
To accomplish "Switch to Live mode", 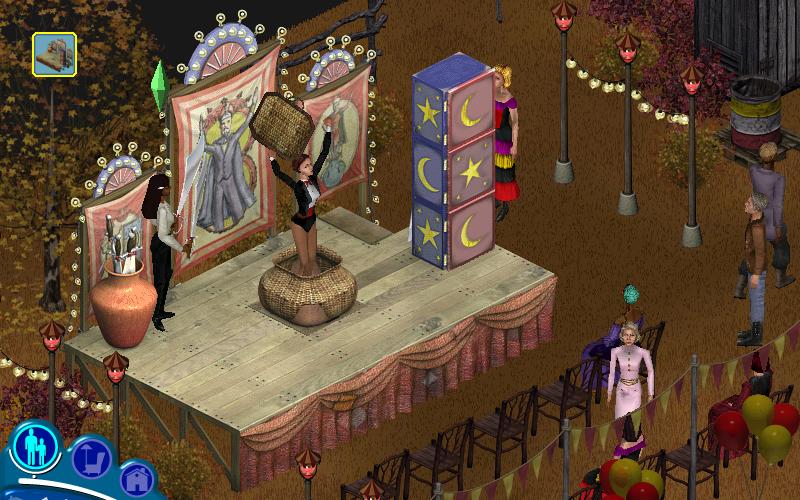I will 36,446.
